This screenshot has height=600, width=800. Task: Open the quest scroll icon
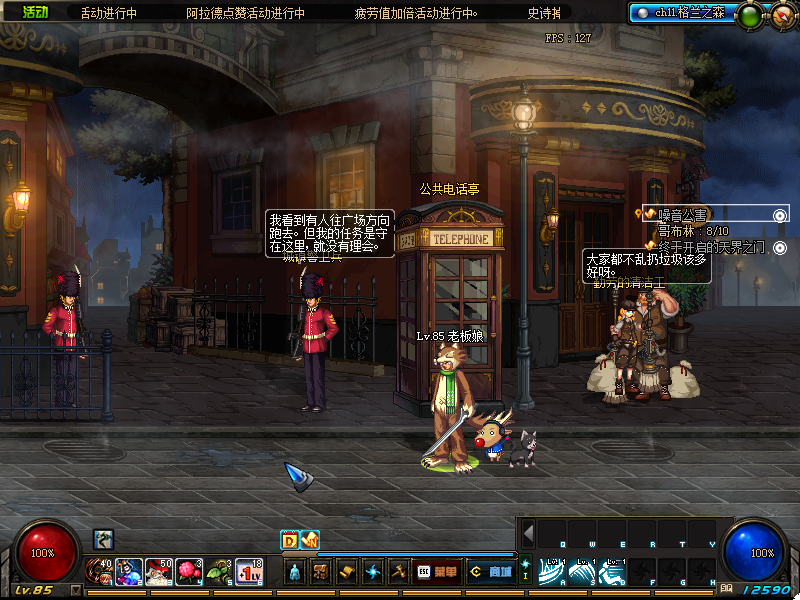[347, 572]
